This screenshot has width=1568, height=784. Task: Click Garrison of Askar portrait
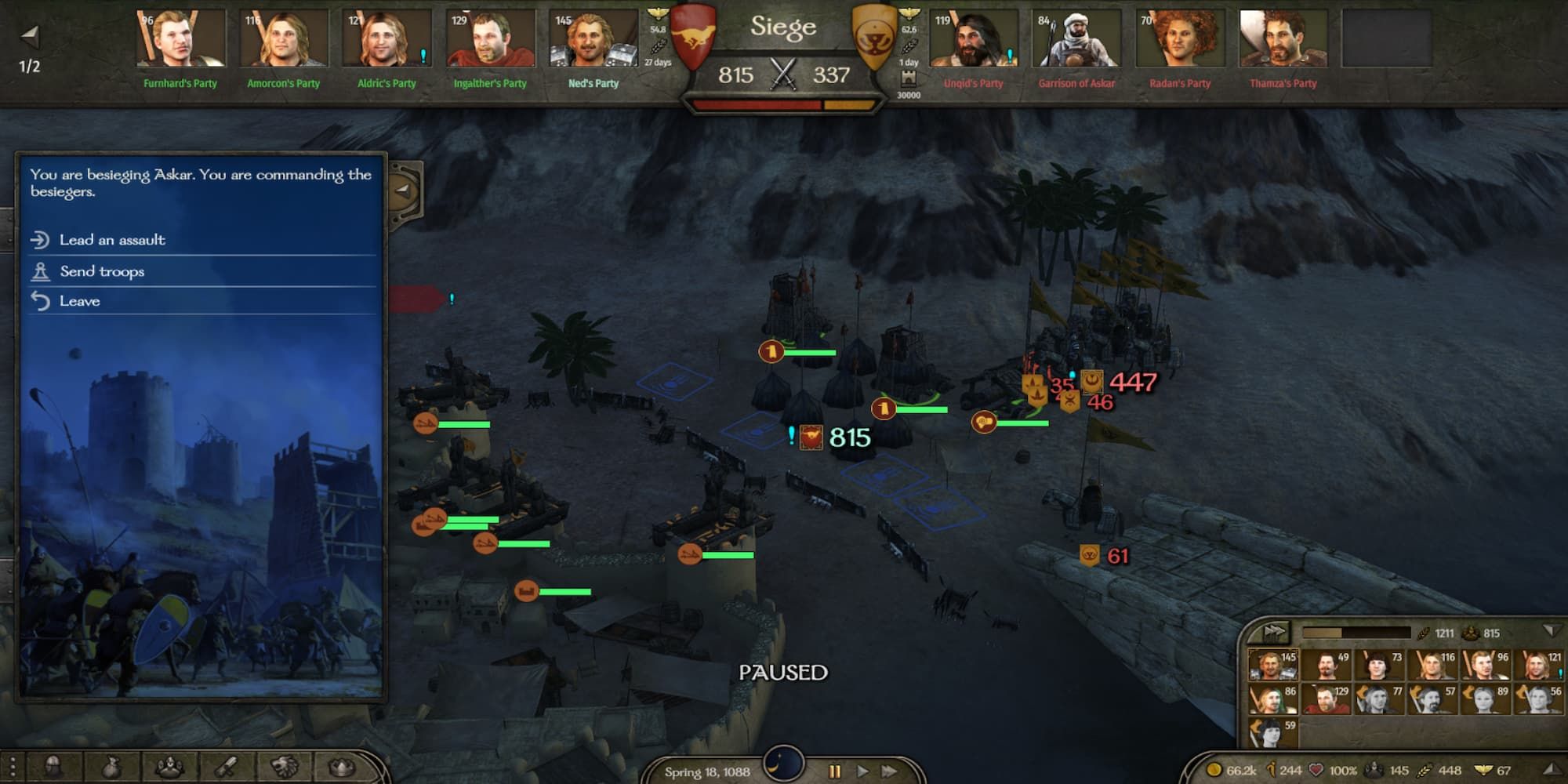1076,39
